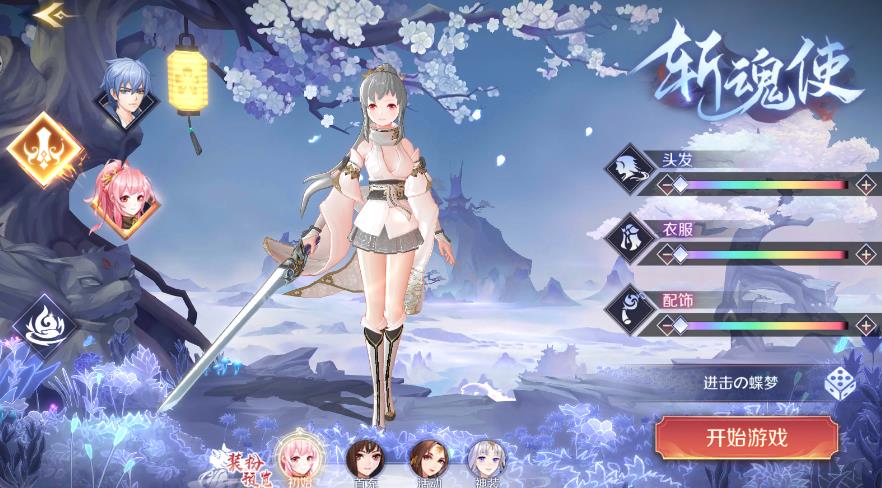Randomize the name with the dice icon
This screenshot has height=488, width=882.
click(x=838, y=383)
